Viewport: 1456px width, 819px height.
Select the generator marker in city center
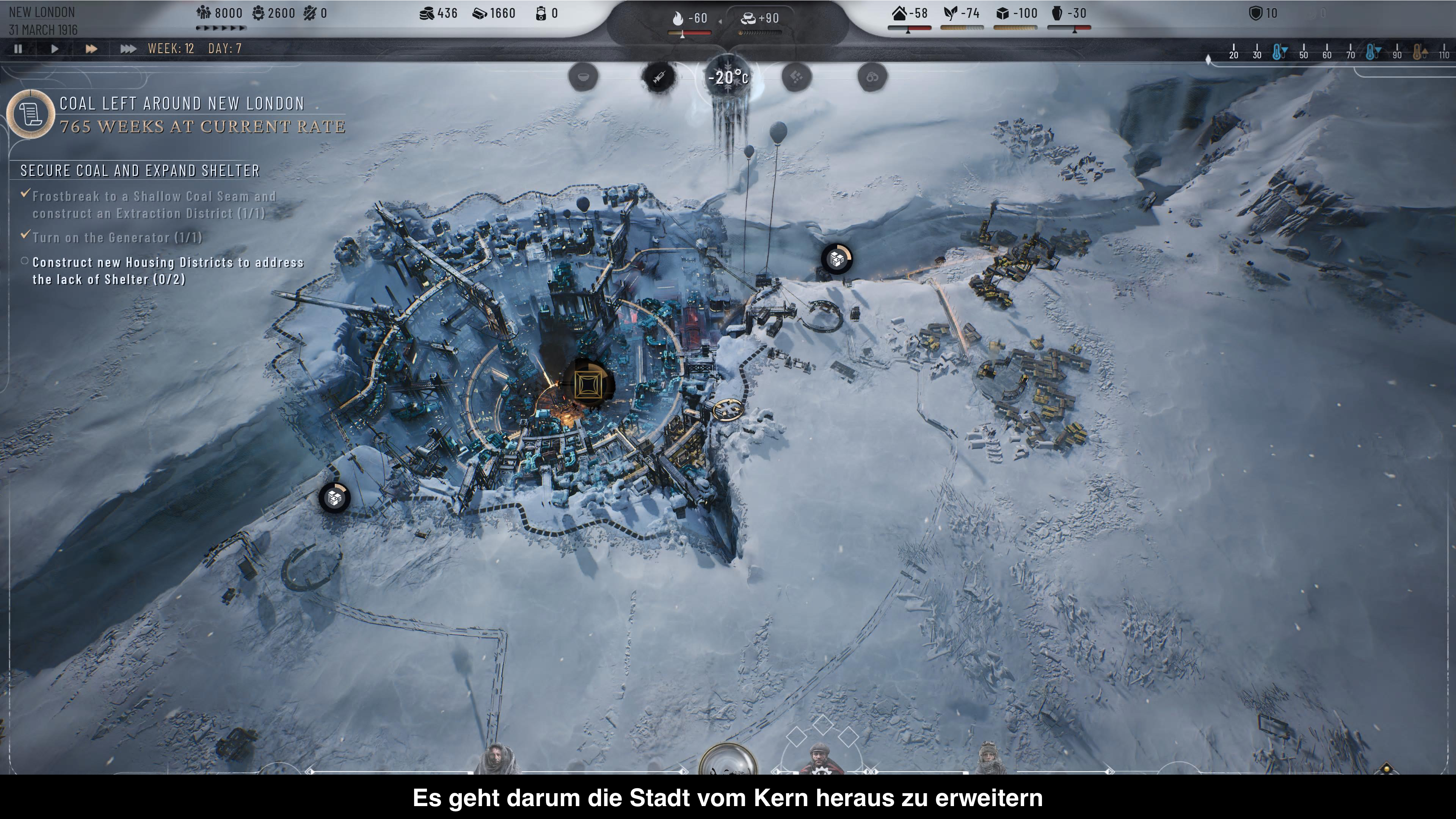pyautogui.click(x=587, y=385)
